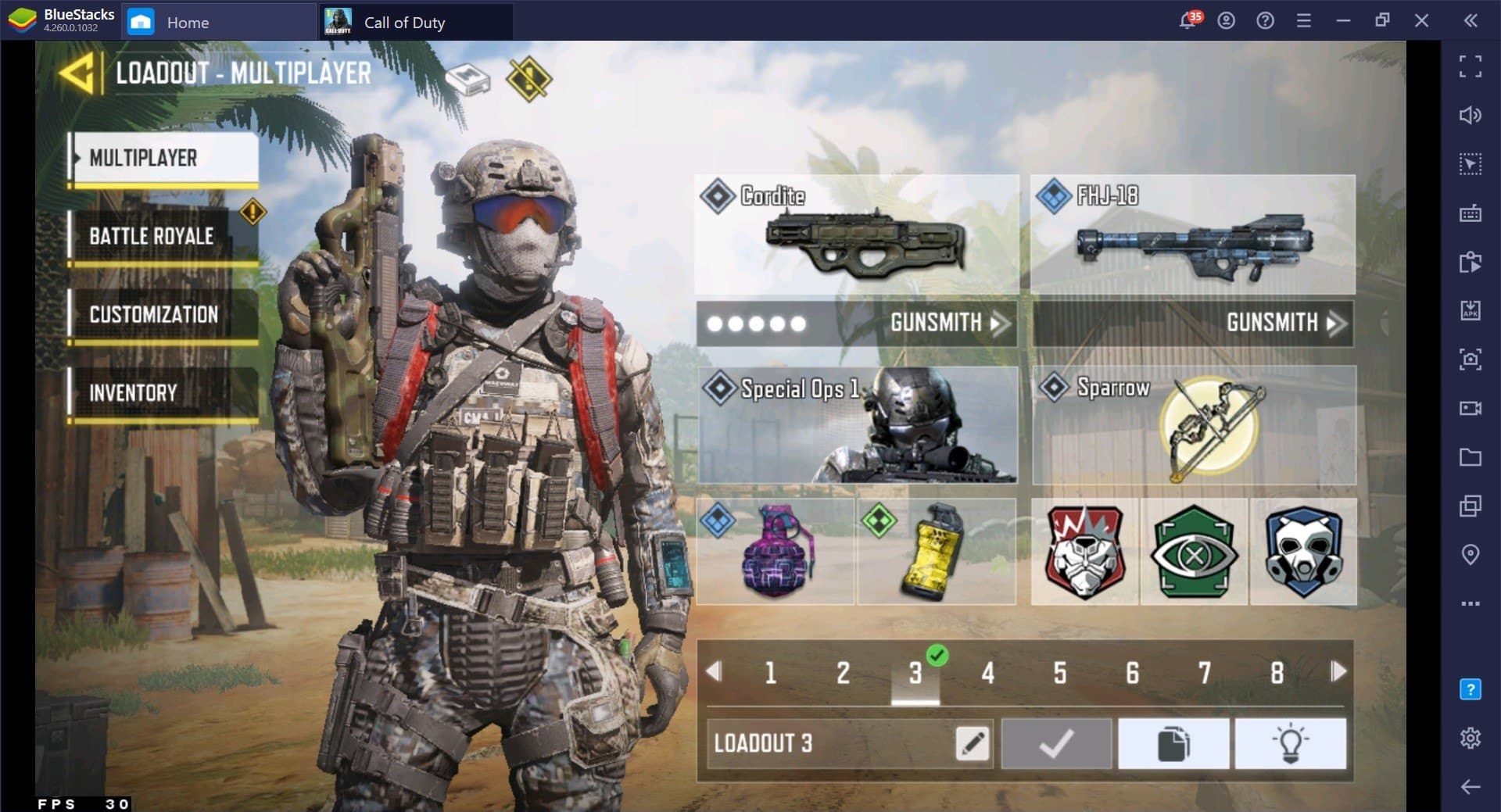
Task: Select the blue gas mask perk icon
Action: click(x=1303, y=552)
